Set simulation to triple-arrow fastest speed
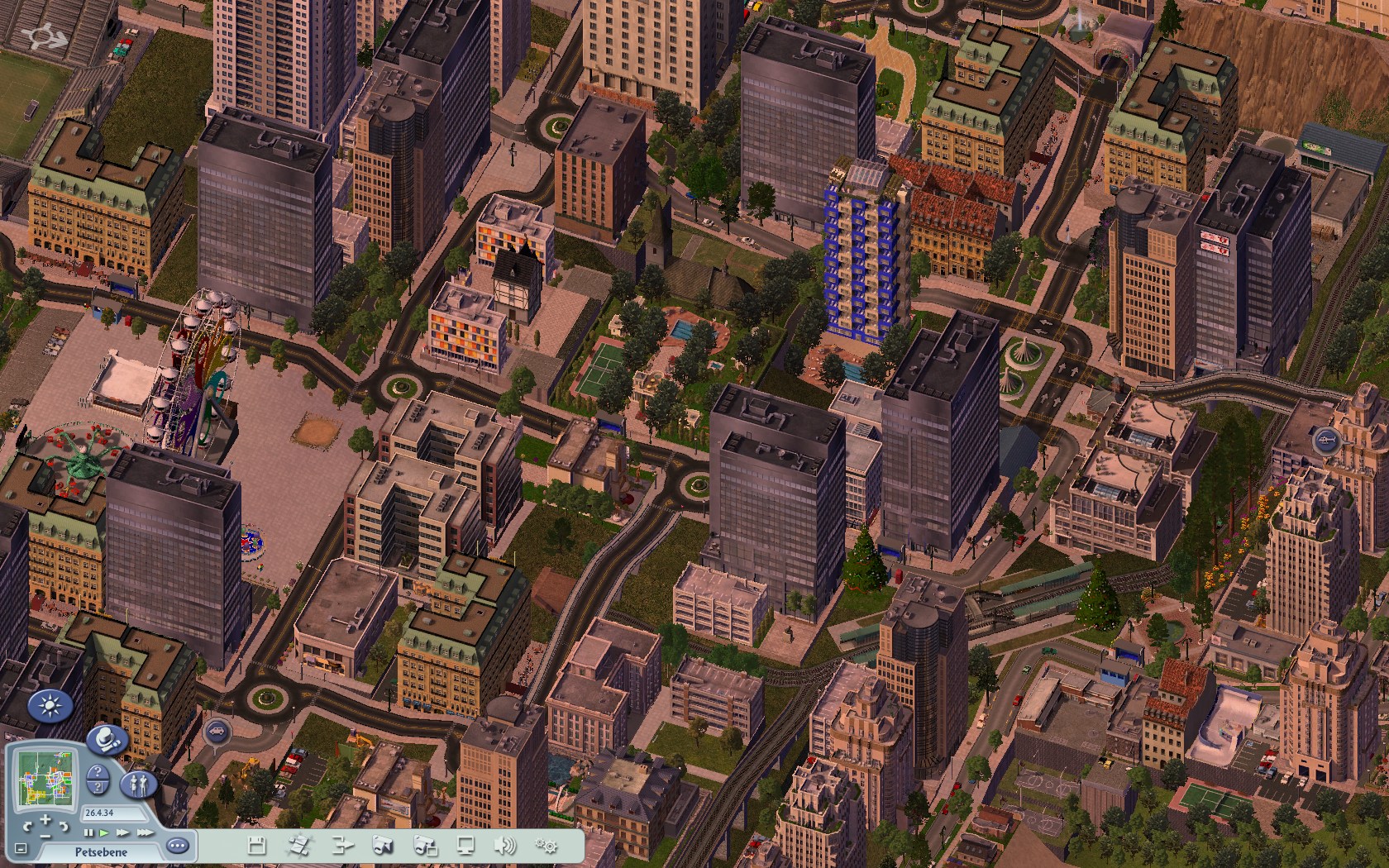1389x868 pixels. 144,832
